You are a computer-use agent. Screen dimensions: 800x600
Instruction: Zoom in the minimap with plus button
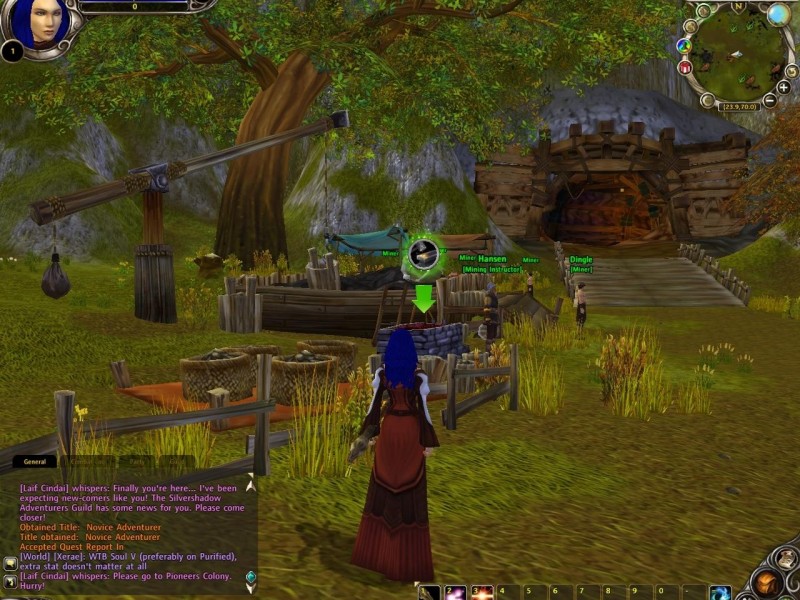783,87
